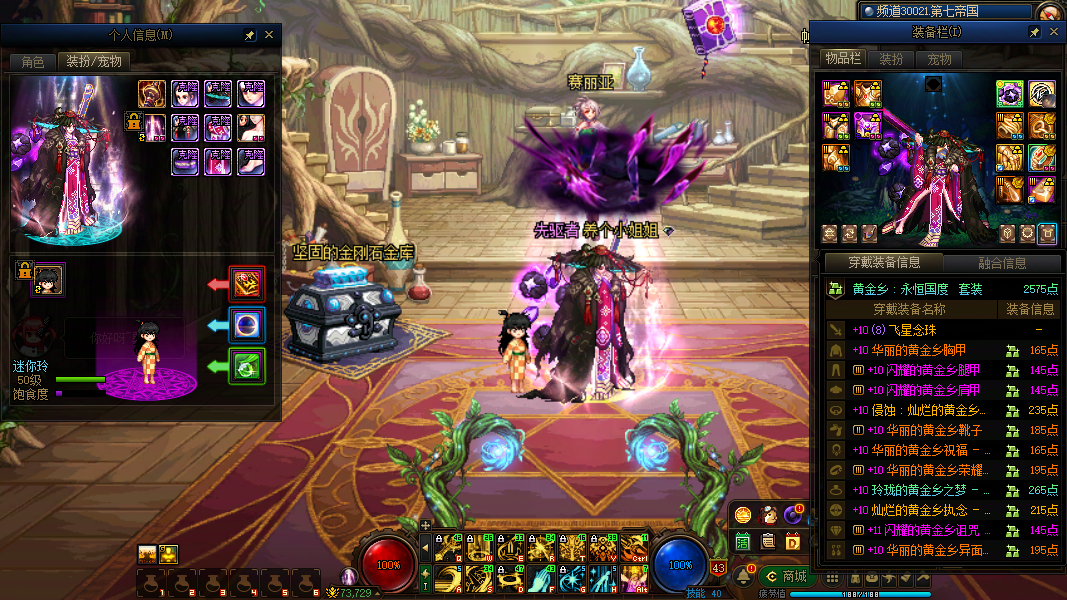Switch to the 装扮 tab in equipment window
1067x600 pixels.
click(x=891, y=59)
